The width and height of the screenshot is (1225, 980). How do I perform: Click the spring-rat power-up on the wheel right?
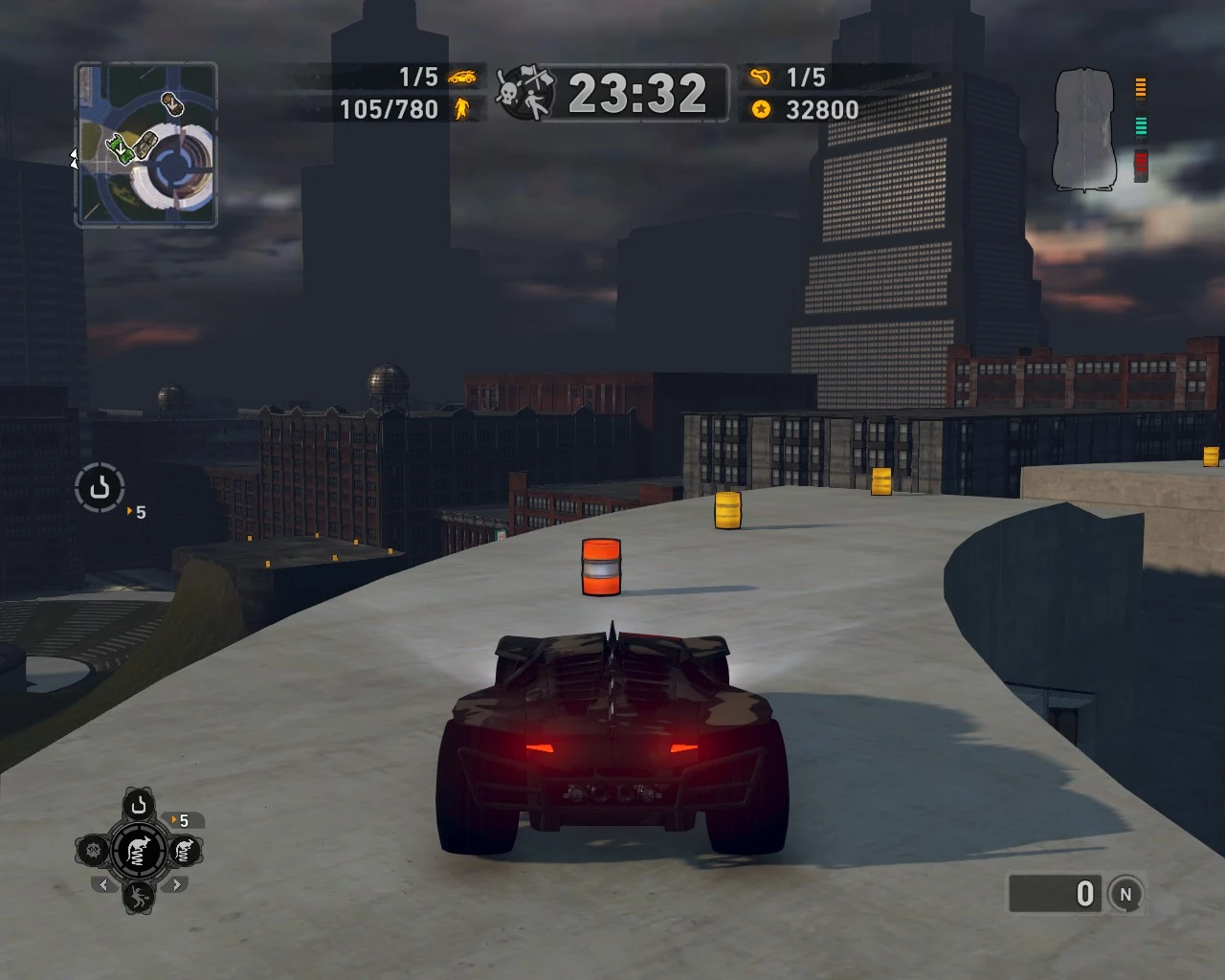(x=184, y=849)
